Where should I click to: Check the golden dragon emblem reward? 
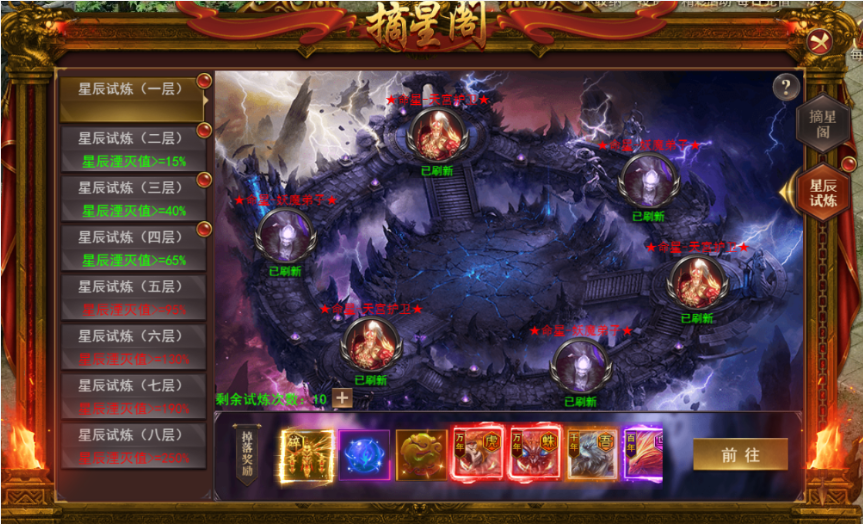[x=421, y=455]
